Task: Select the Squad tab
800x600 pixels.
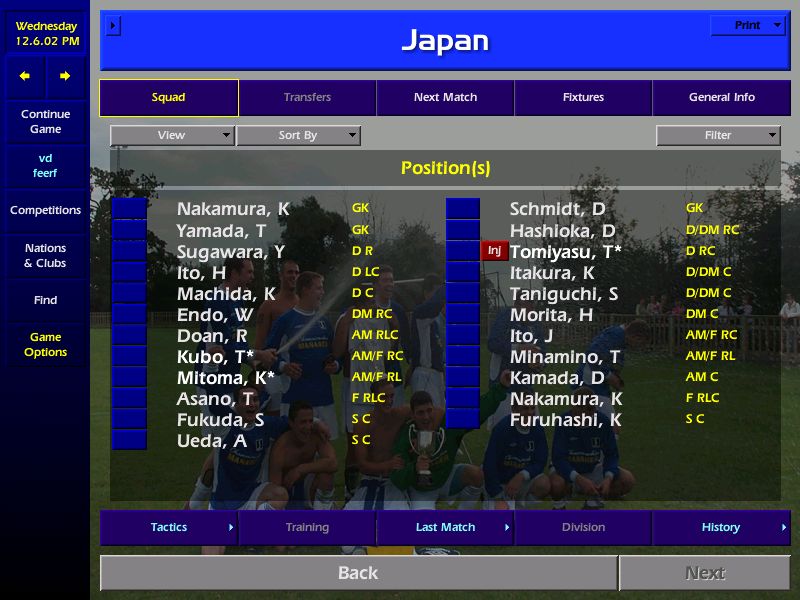Action: coord(169,98)
